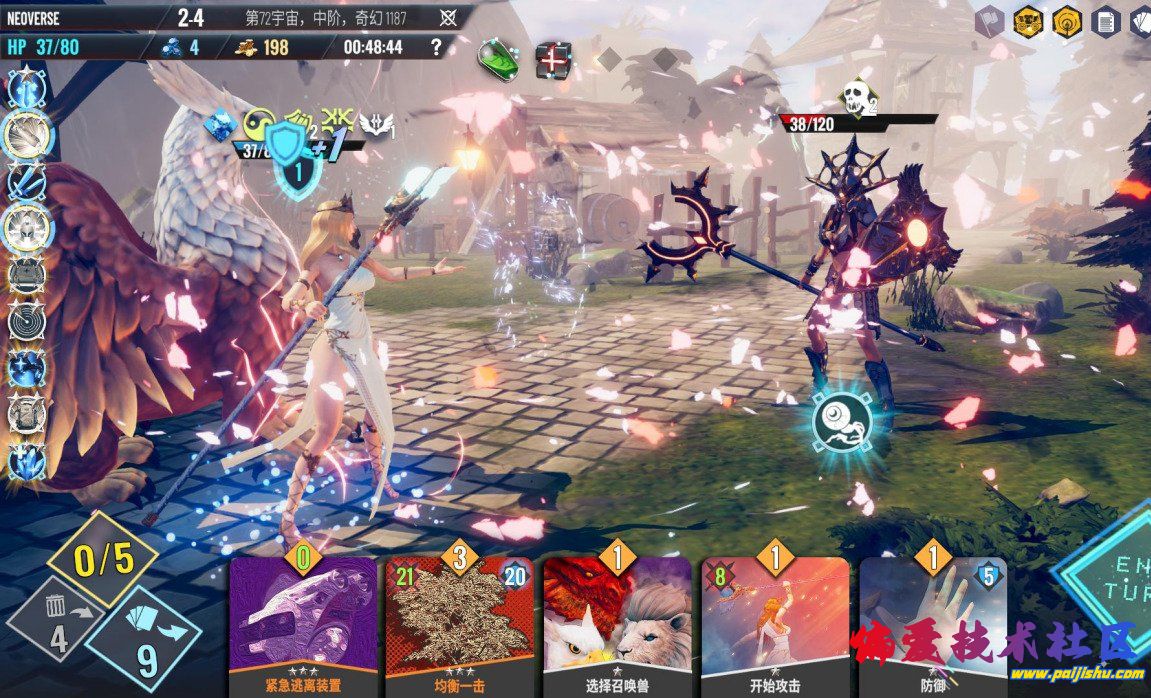
Task: Use the black cube with red cross item
Action: click(x=552, y=59)
